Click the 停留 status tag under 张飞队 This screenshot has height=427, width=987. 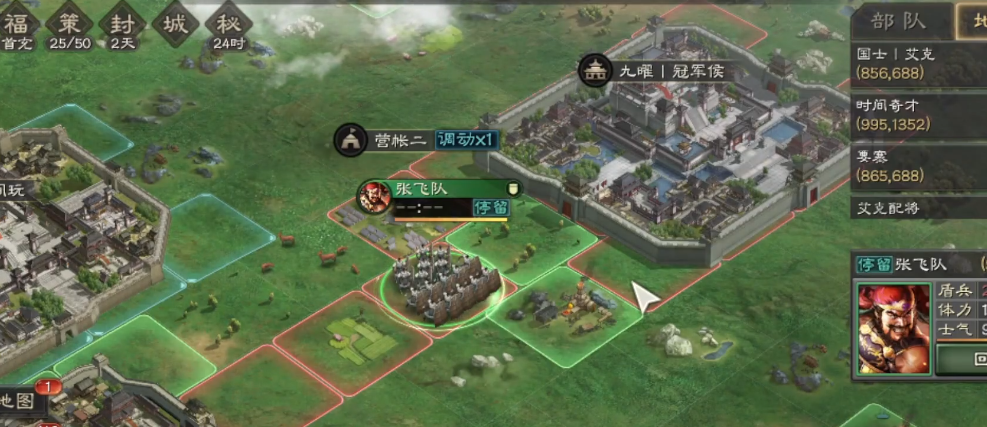(x=490, y=207)
